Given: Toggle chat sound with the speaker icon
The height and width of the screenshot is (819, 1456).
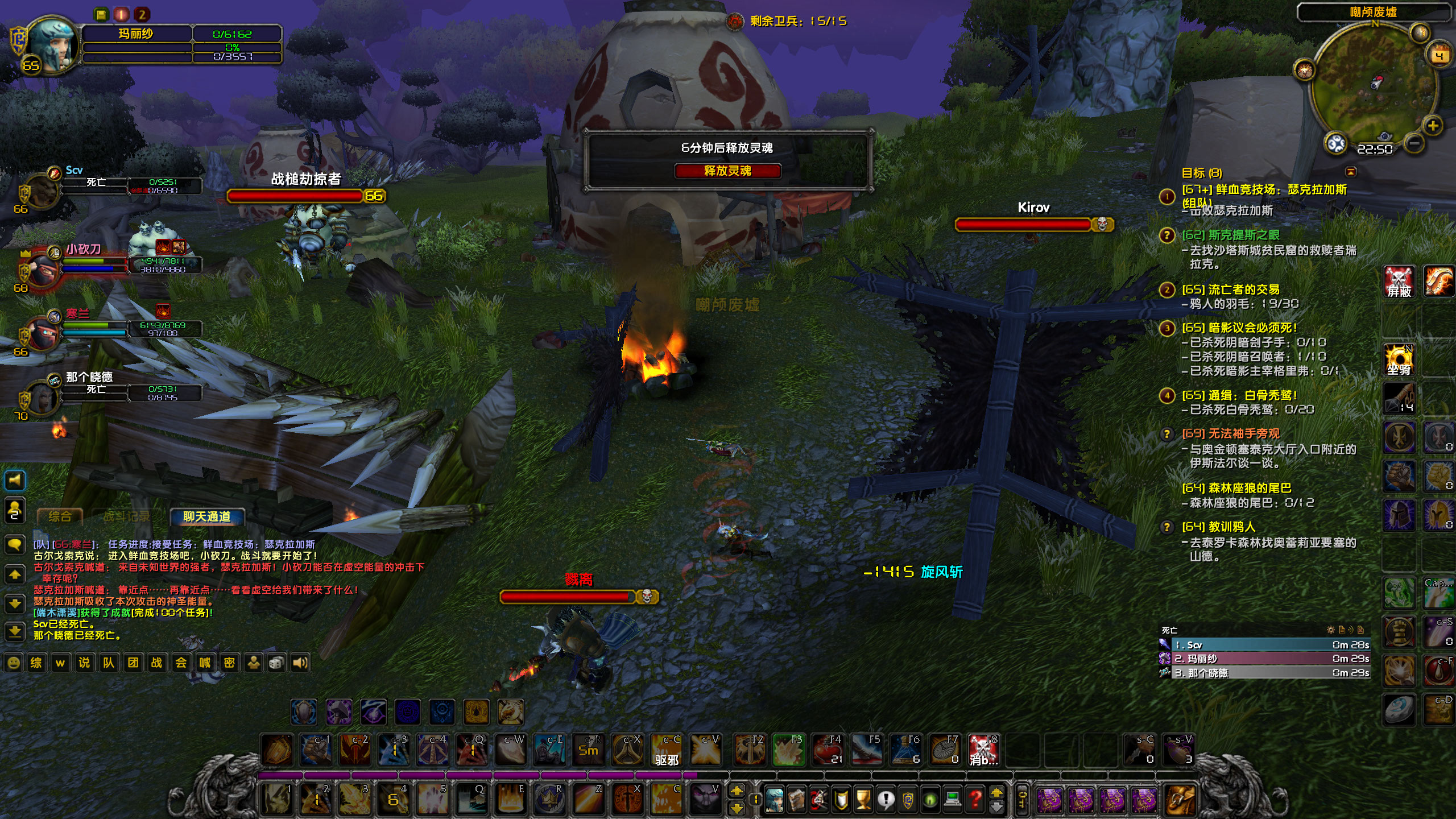Looking at the screenshot, I should tap(300, 663).
